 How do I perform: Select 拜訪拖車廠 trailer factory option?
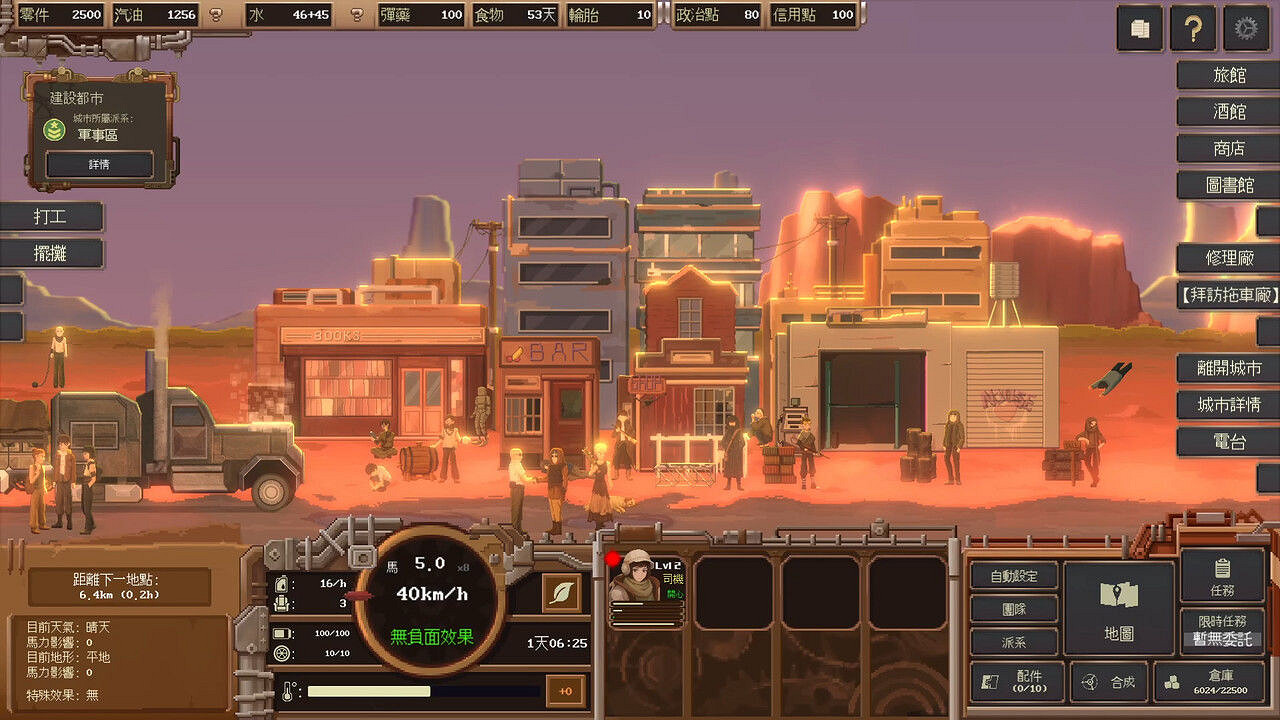pyautogui.click(x=1228, y=295)
